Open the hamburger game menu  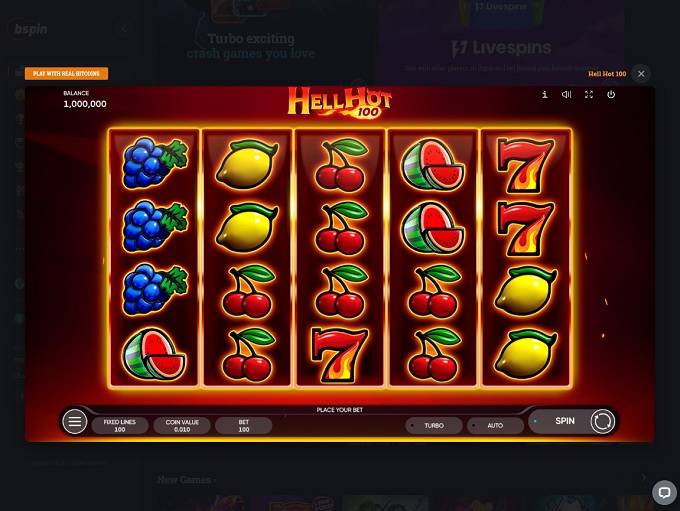coord(75,422)
